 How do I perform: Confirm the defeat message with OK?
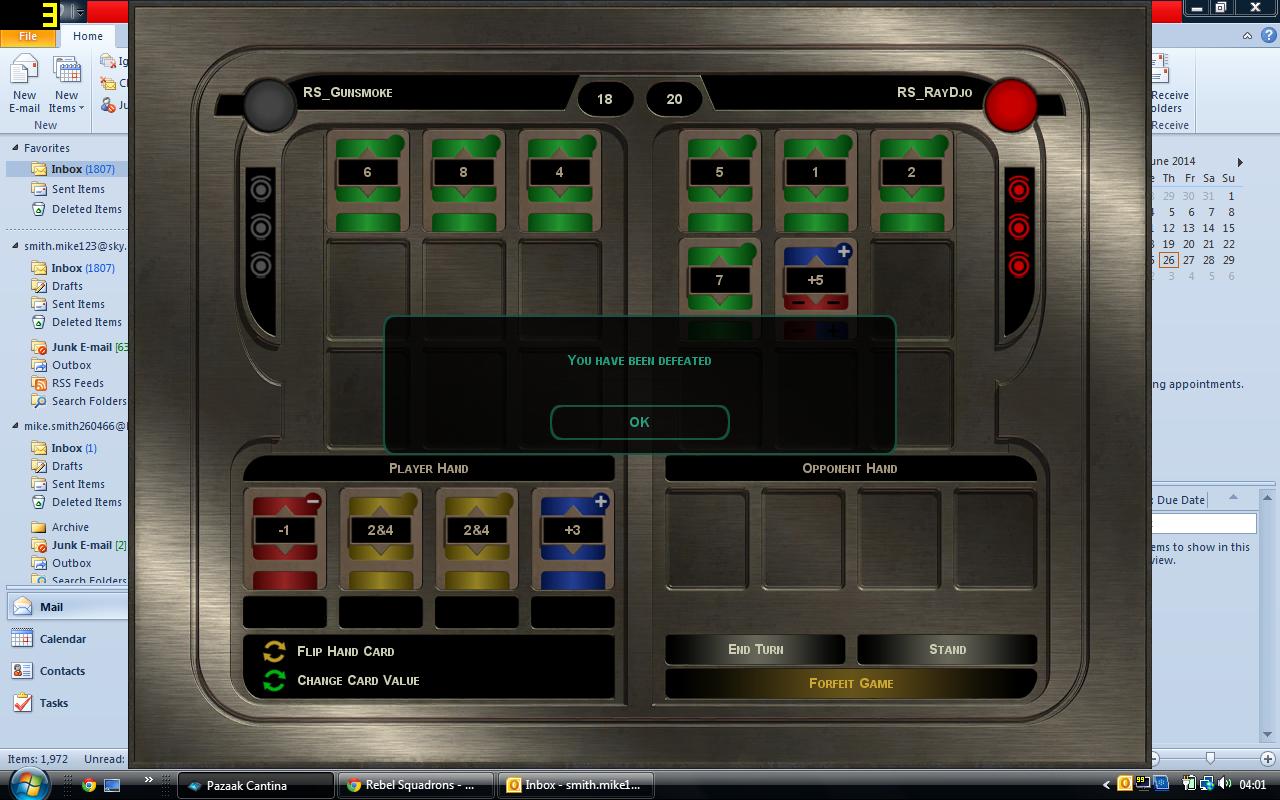[x=639, y=422]
